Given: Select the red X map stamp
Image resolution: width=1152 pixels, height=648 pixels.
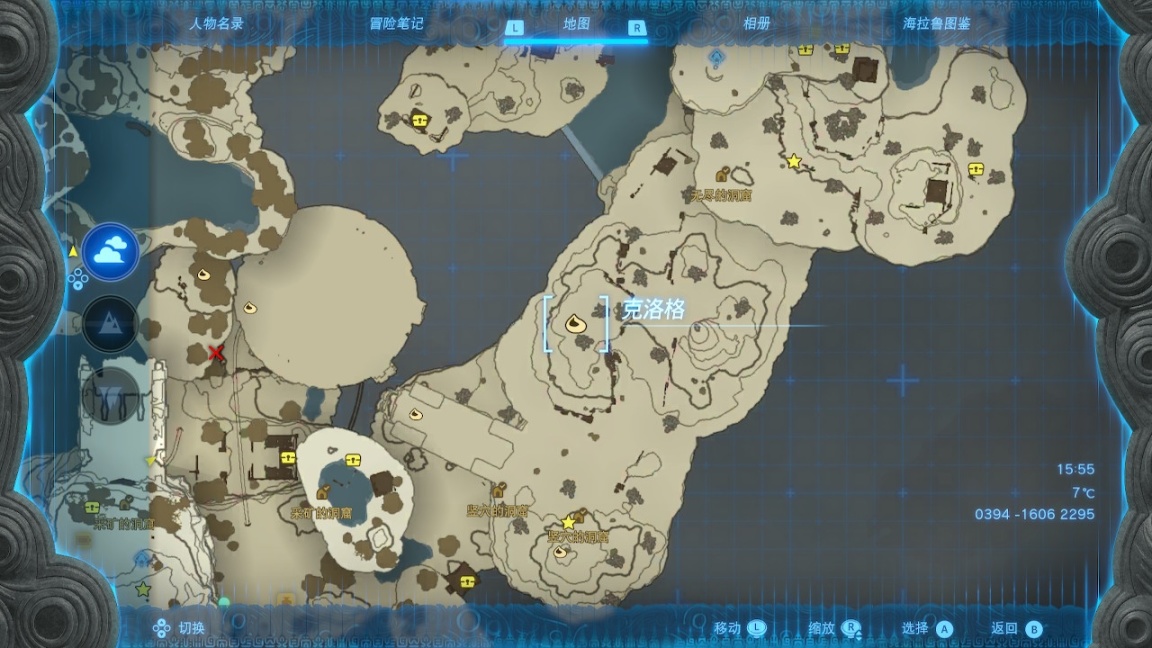Looking at the screenshot, I should [215, 352].
